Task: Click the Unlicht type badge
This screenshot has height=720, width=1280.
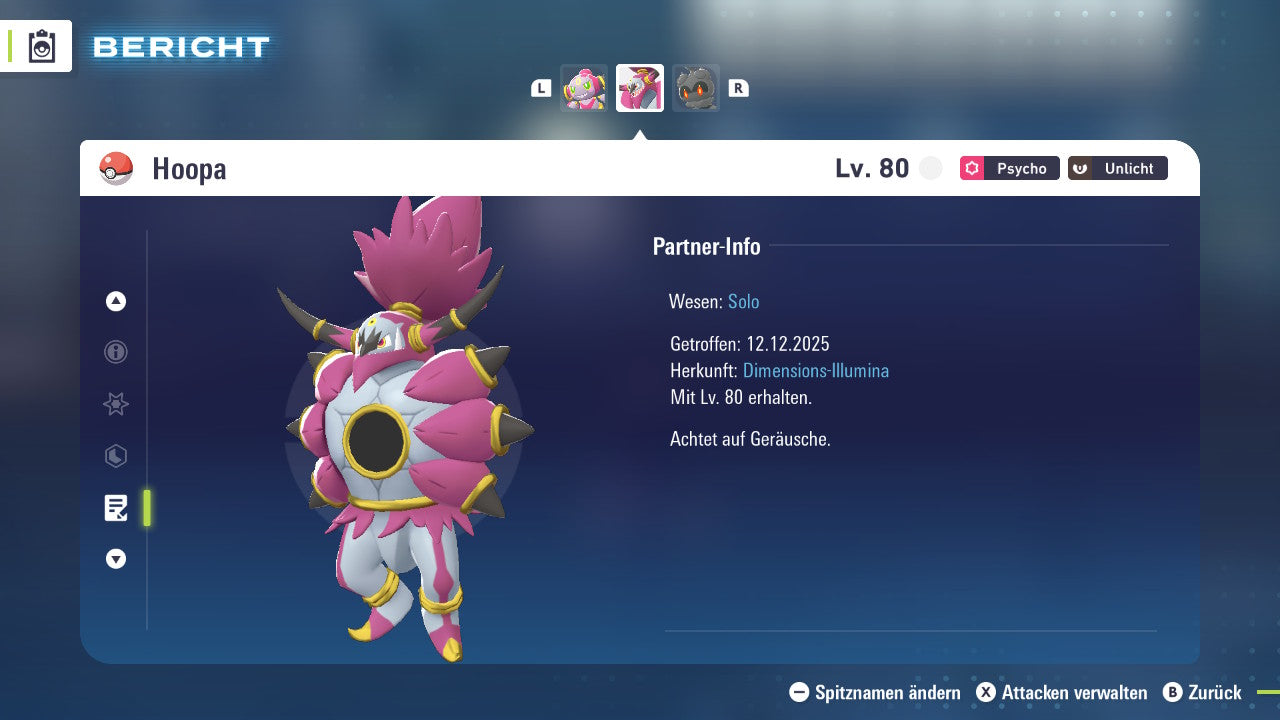Action: [1117, 168]
